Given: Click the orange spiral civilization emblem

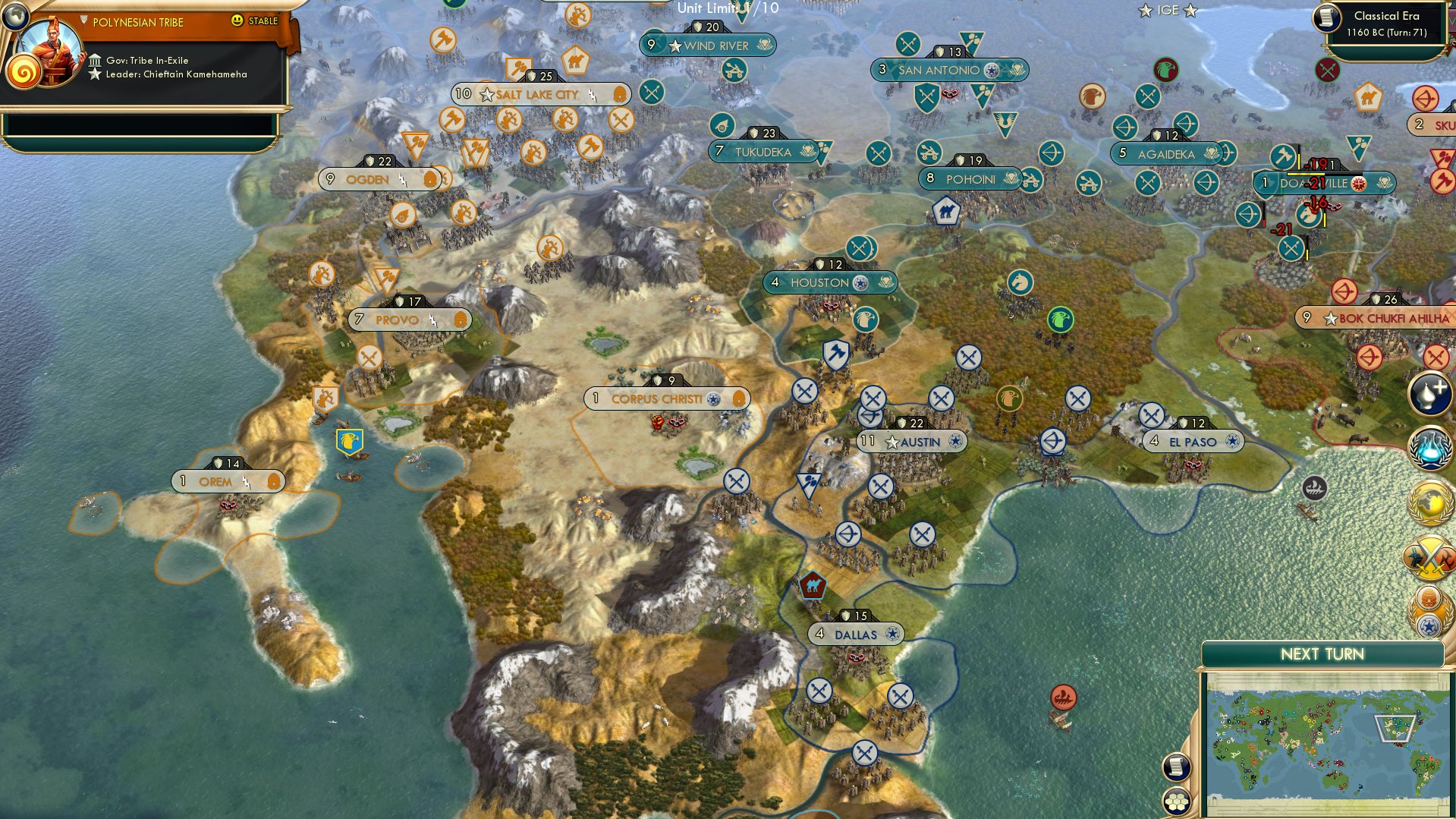Looking at the screenshot, I should click(x=23, y=74).
